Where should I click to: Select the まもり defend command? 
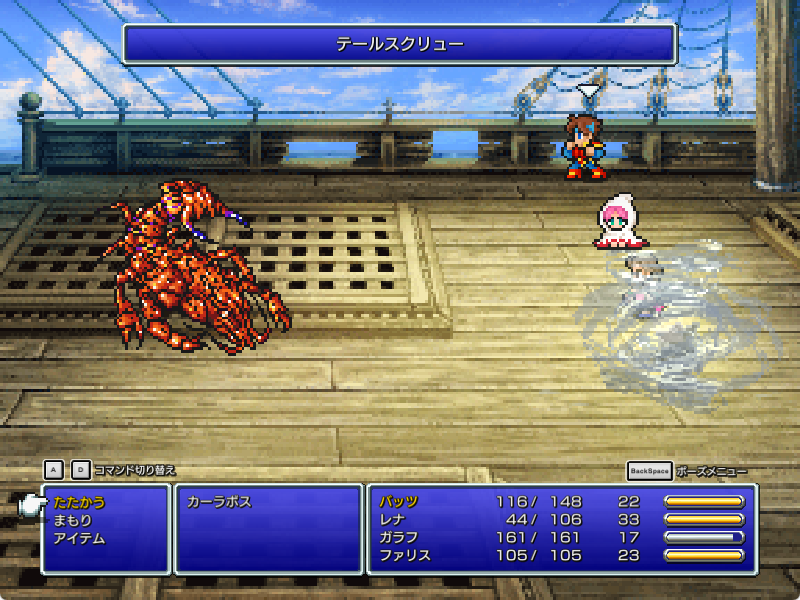74,520
